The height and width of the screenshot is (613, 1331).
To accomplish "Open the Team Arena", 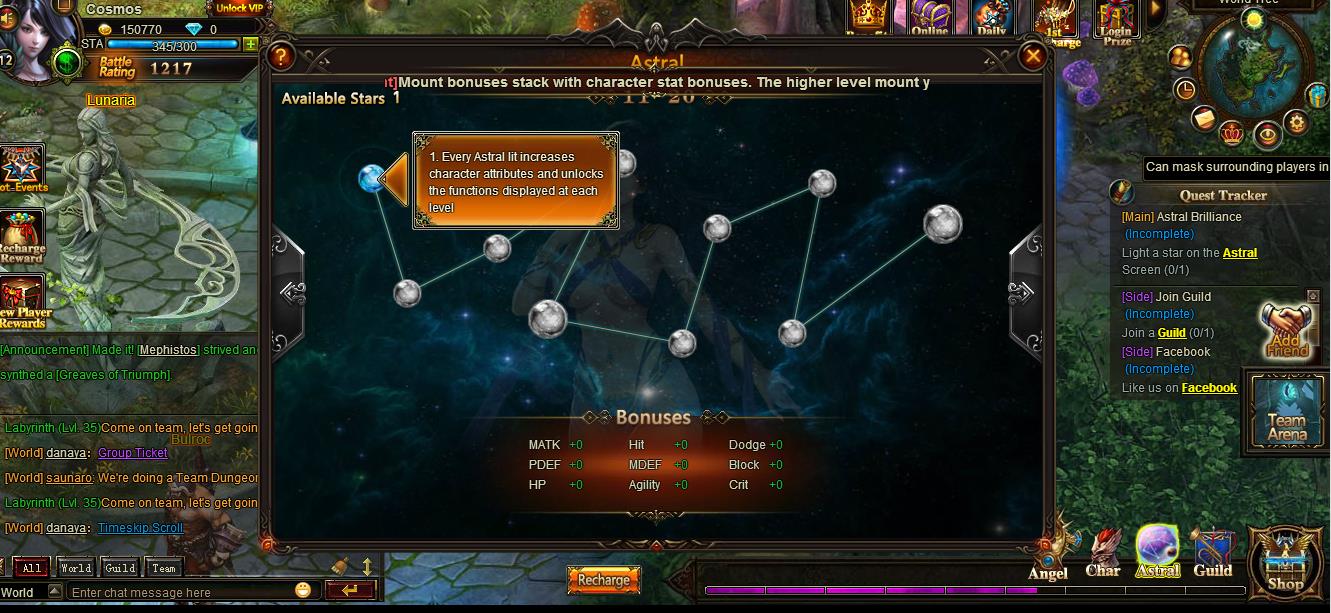I will point(1287,412).
